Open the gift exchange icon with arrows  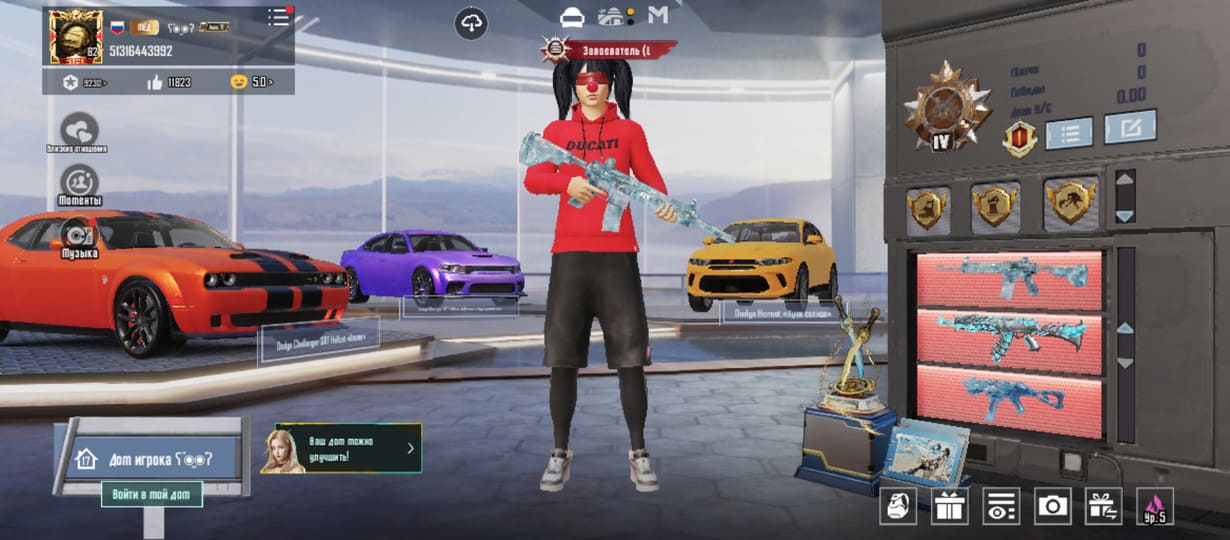click(1104, 506)
